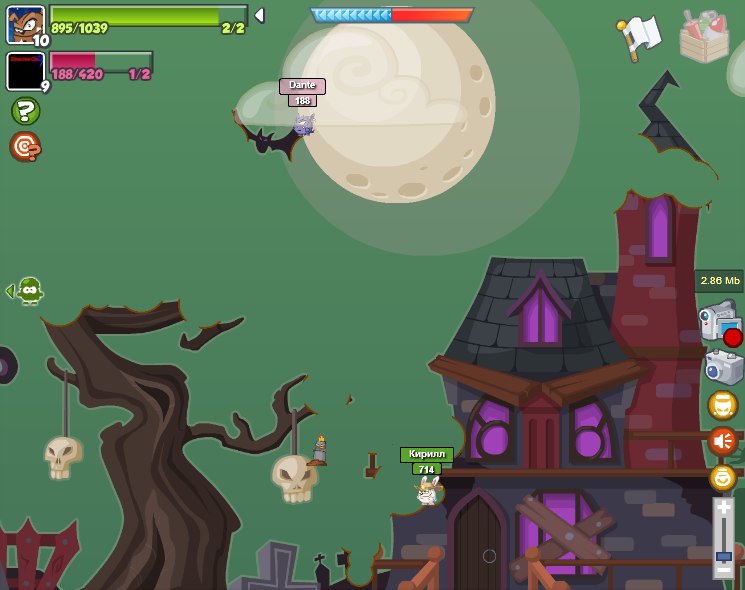This screenshot has width=745, height=590.
Task: Toggle sound with the orange speaker button
Action: [x=722, y=440]
